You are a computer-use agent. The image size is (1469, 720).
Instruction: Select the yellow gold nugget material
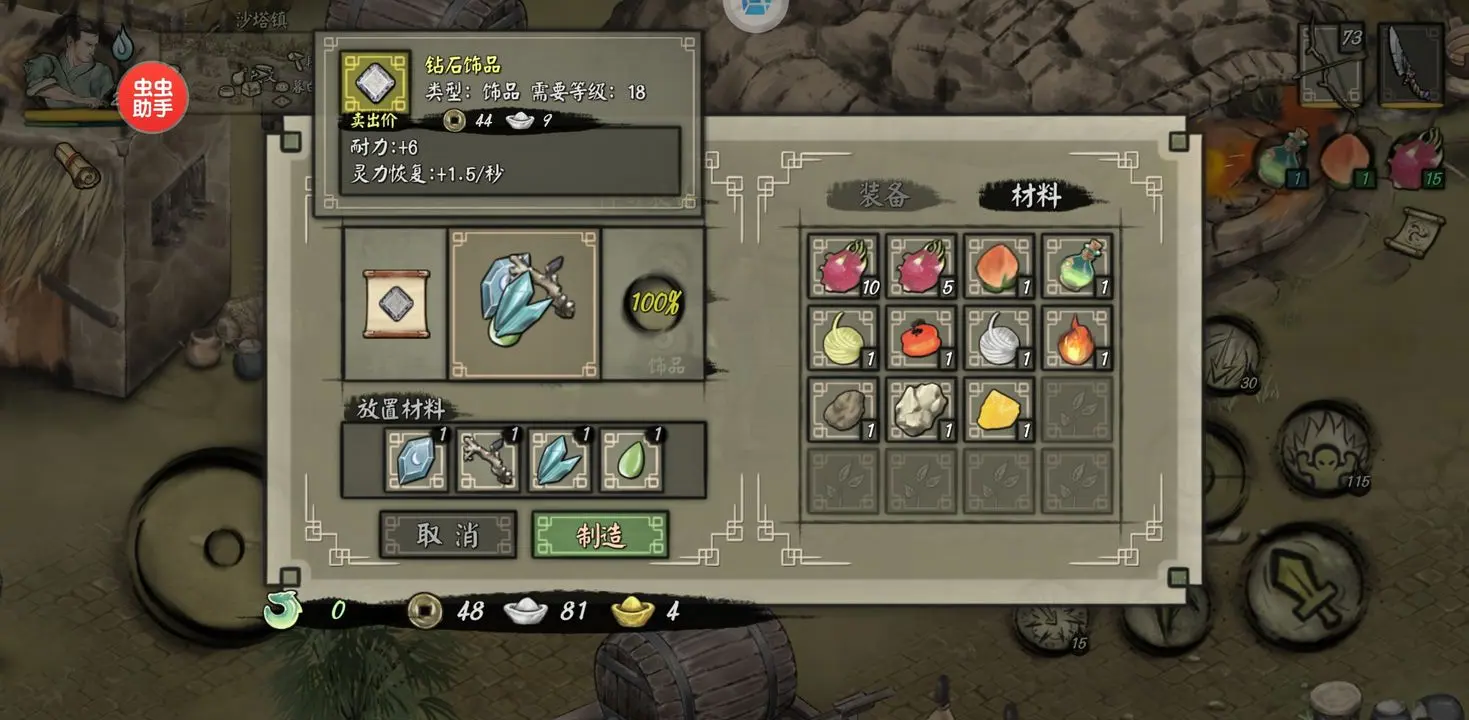click(999, 410)
